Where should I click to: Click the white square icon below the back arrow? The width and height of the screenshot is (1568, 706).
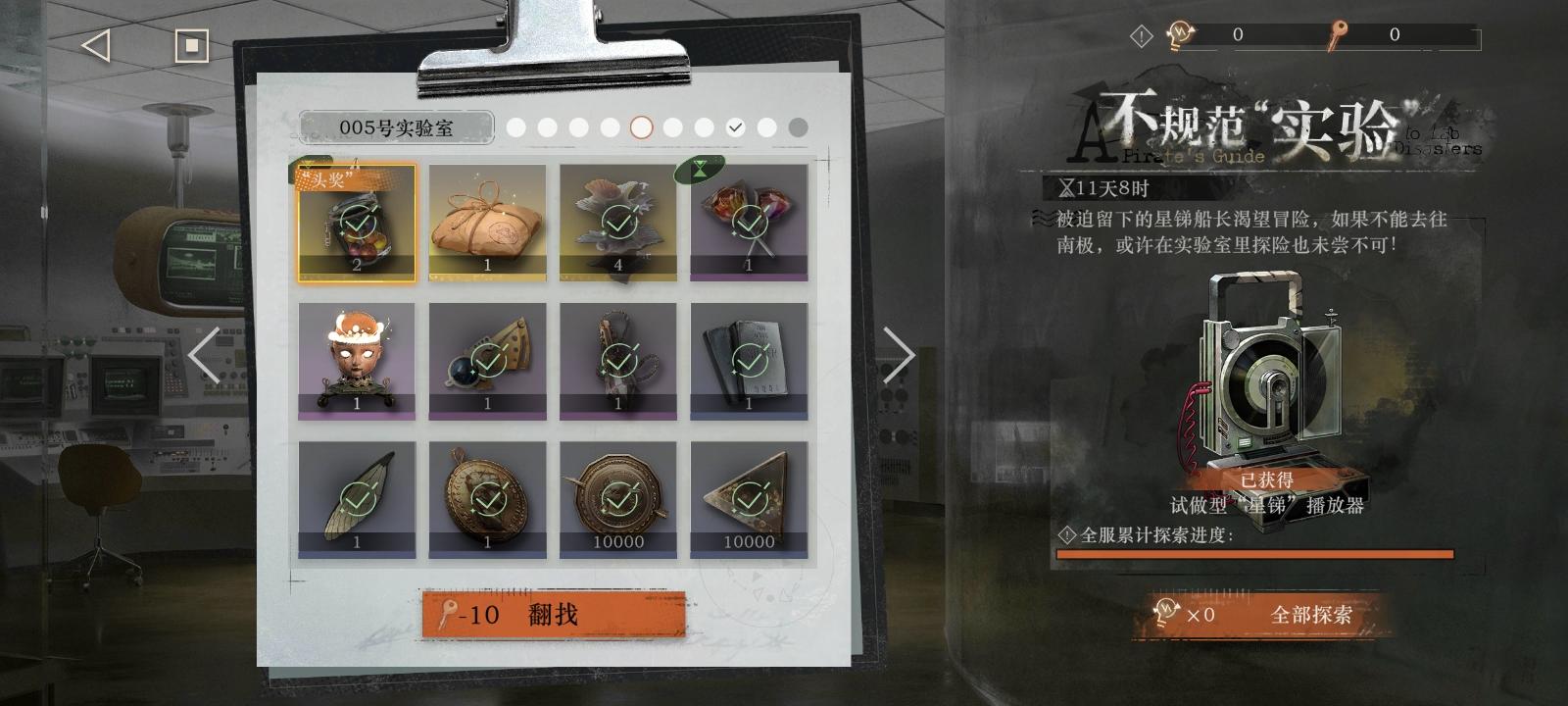192,43
